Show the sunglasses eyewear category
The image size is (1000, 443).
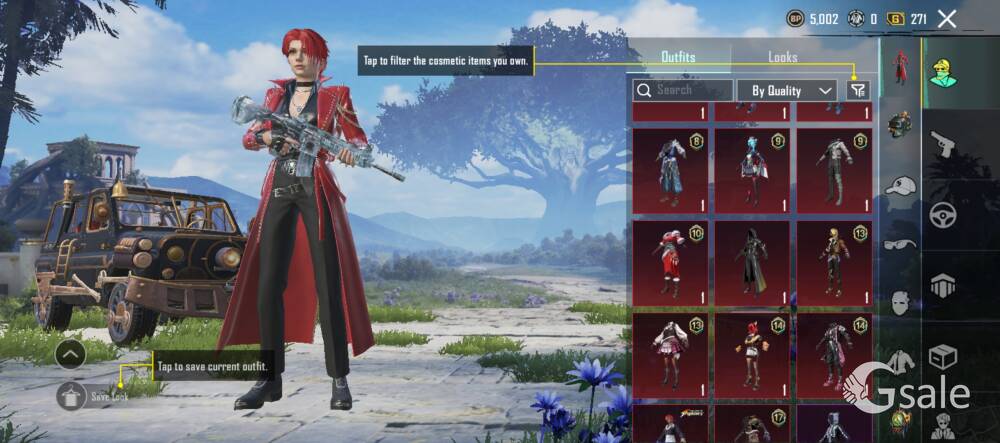click(900, 243)
